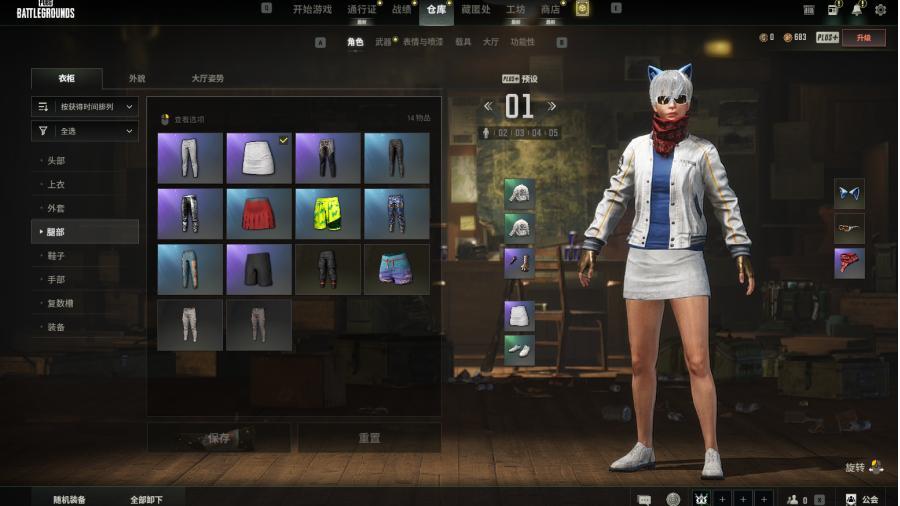
Task: Open the 大厅姿势 lobby pose tab
Action: [207, 78]
